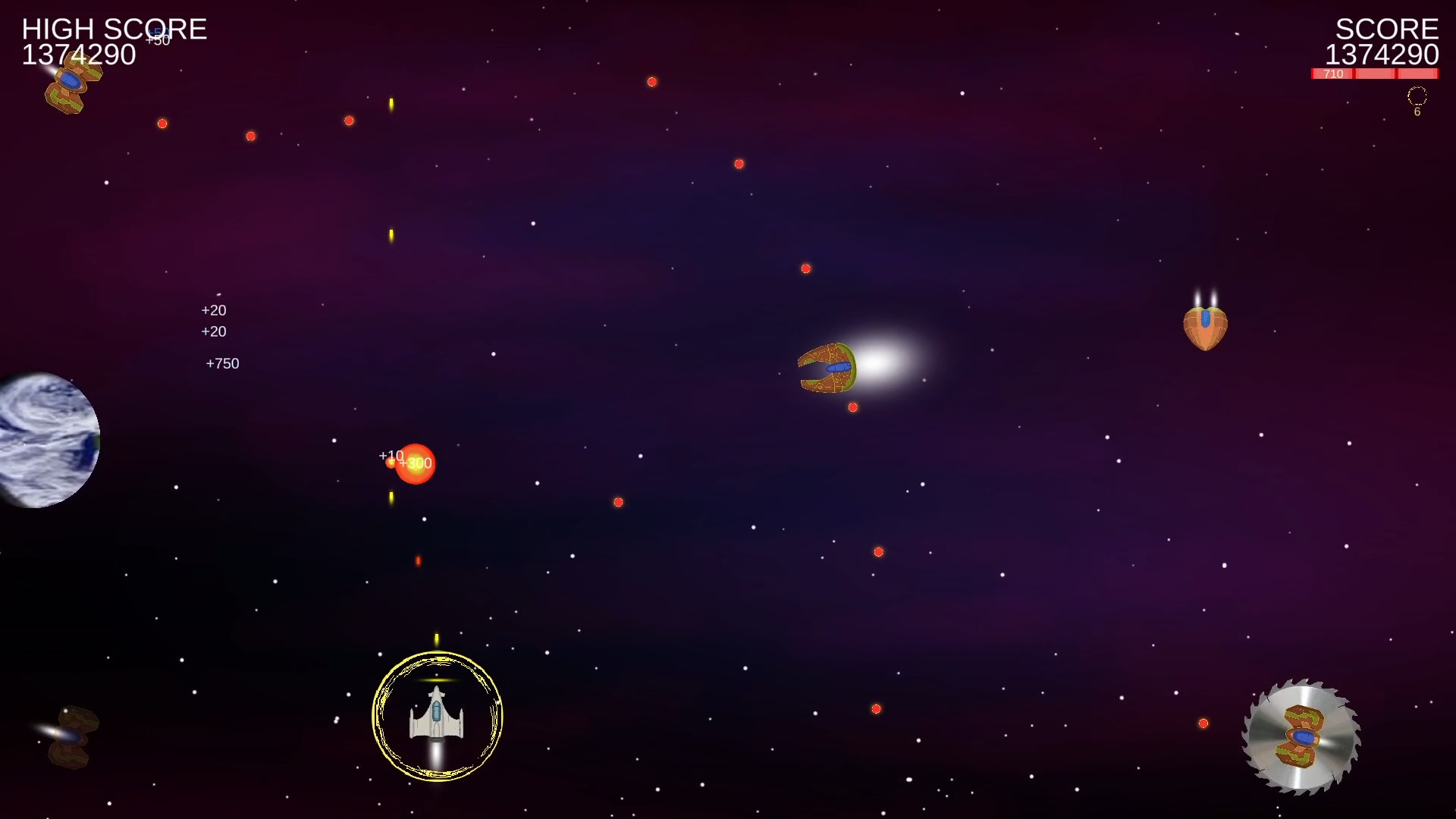Click the exploding orange fireball
The height and width of the screenshot is (819, 1456).
[416, 464]
